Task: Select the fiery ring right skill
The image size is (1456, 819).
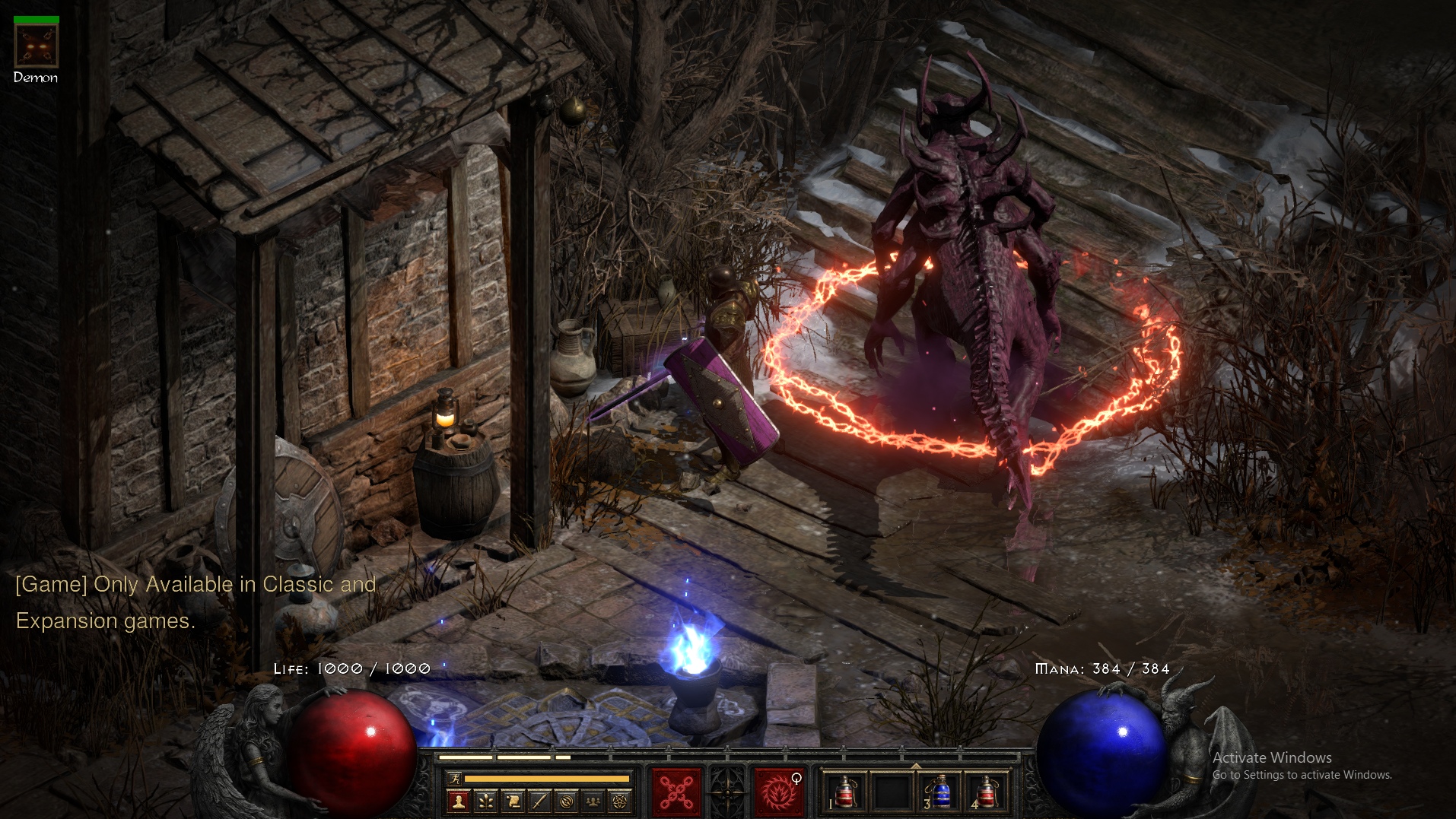Action: (778, 792)
